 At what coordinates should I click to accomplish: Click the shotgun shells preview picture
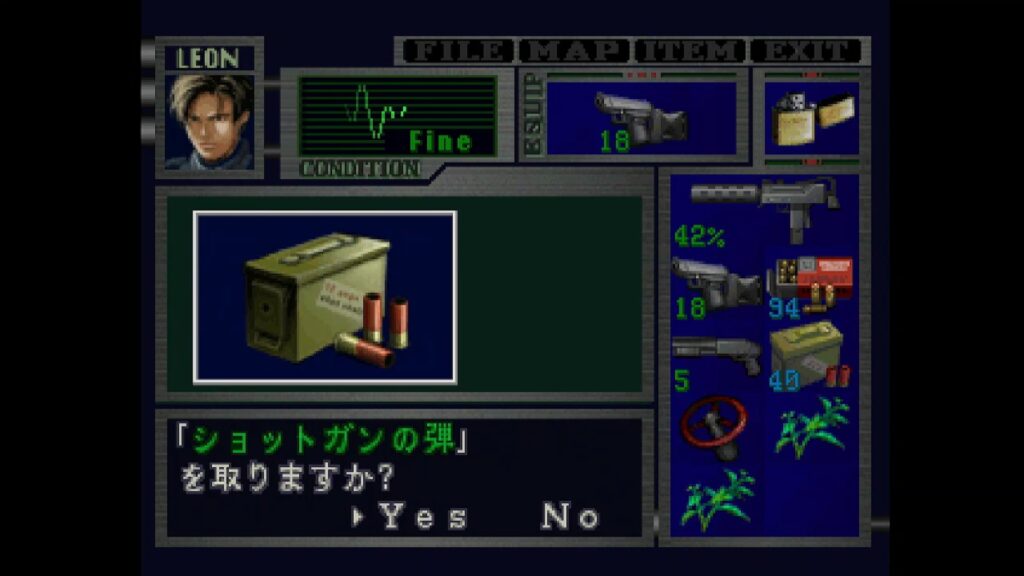point(325,297)
